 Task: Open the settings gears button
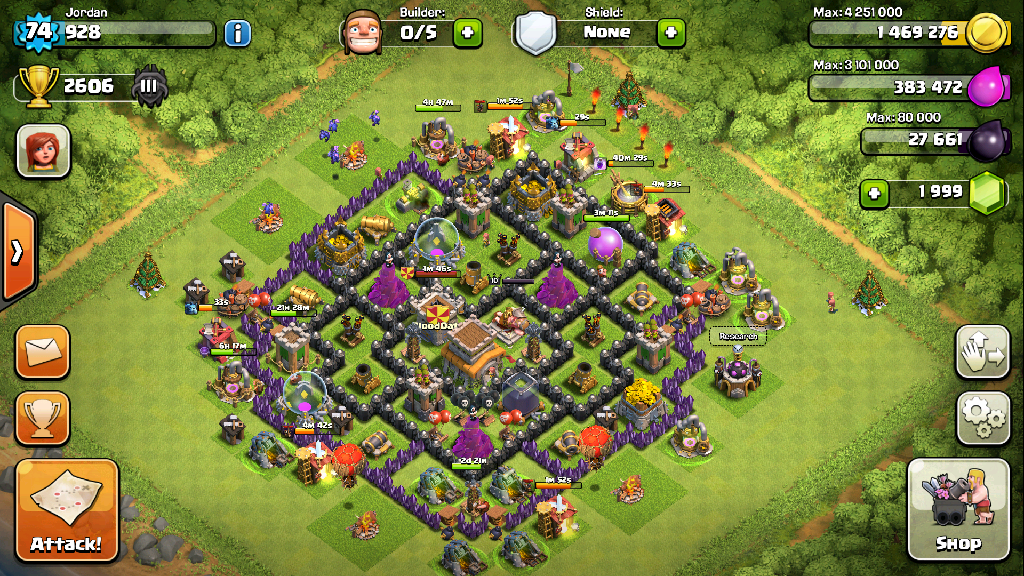982,417
